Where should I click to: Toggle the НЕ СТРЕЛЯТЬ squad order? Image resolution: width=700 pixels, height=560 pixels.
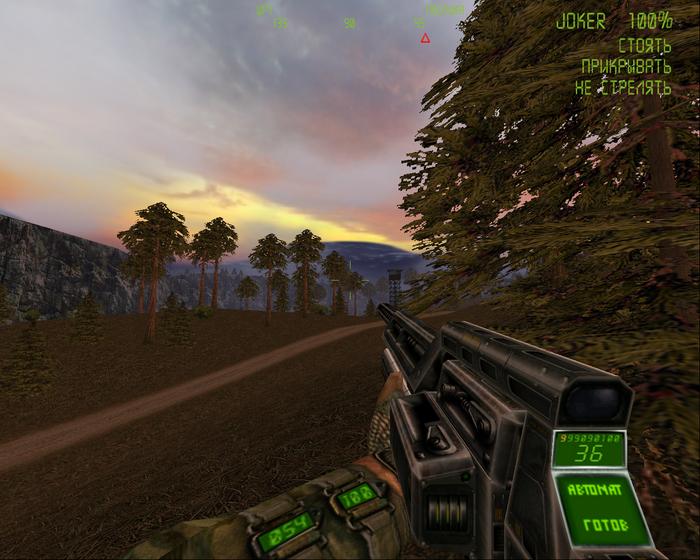(622, 88)
